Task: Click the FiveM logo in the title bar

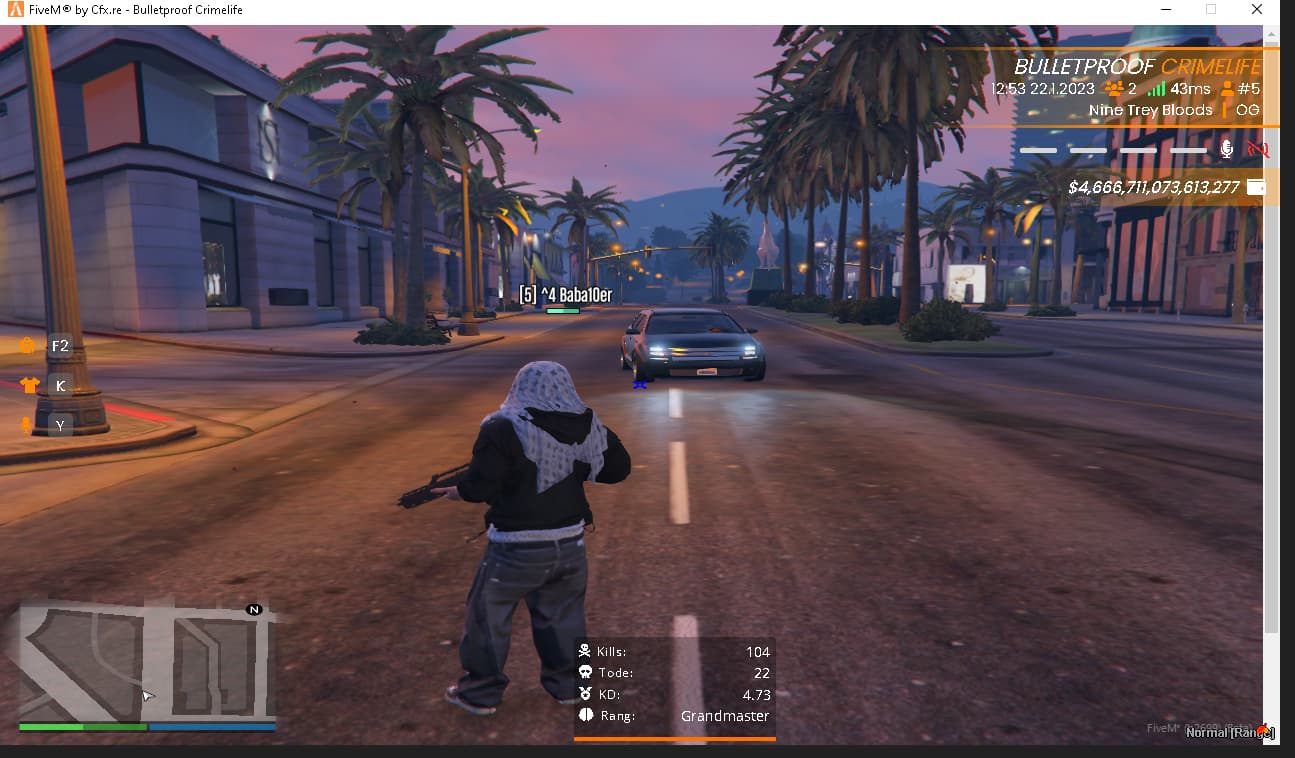Action: (13, 9)
